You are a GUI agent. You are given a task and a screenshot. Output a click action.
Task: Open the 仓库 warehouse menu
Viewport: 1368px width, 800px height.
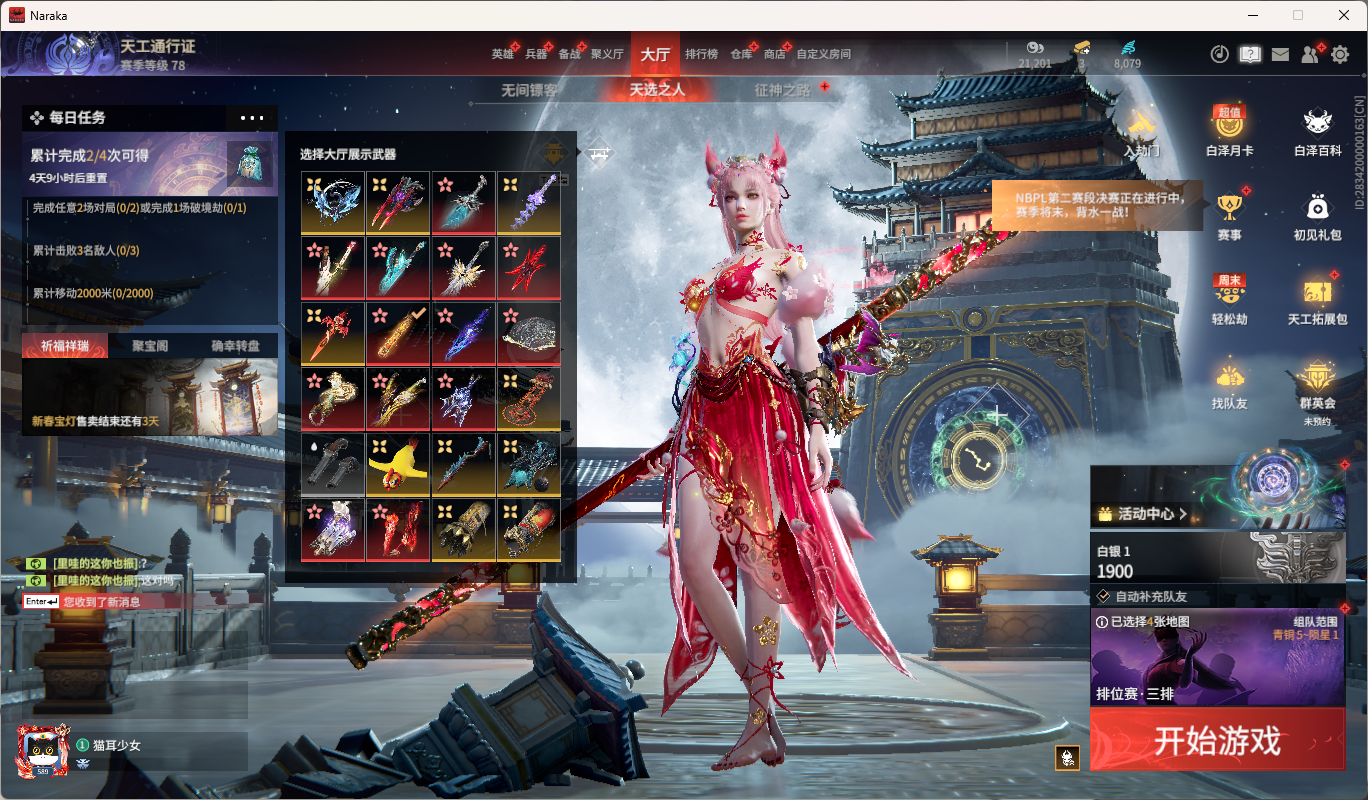tap(741, 54)
